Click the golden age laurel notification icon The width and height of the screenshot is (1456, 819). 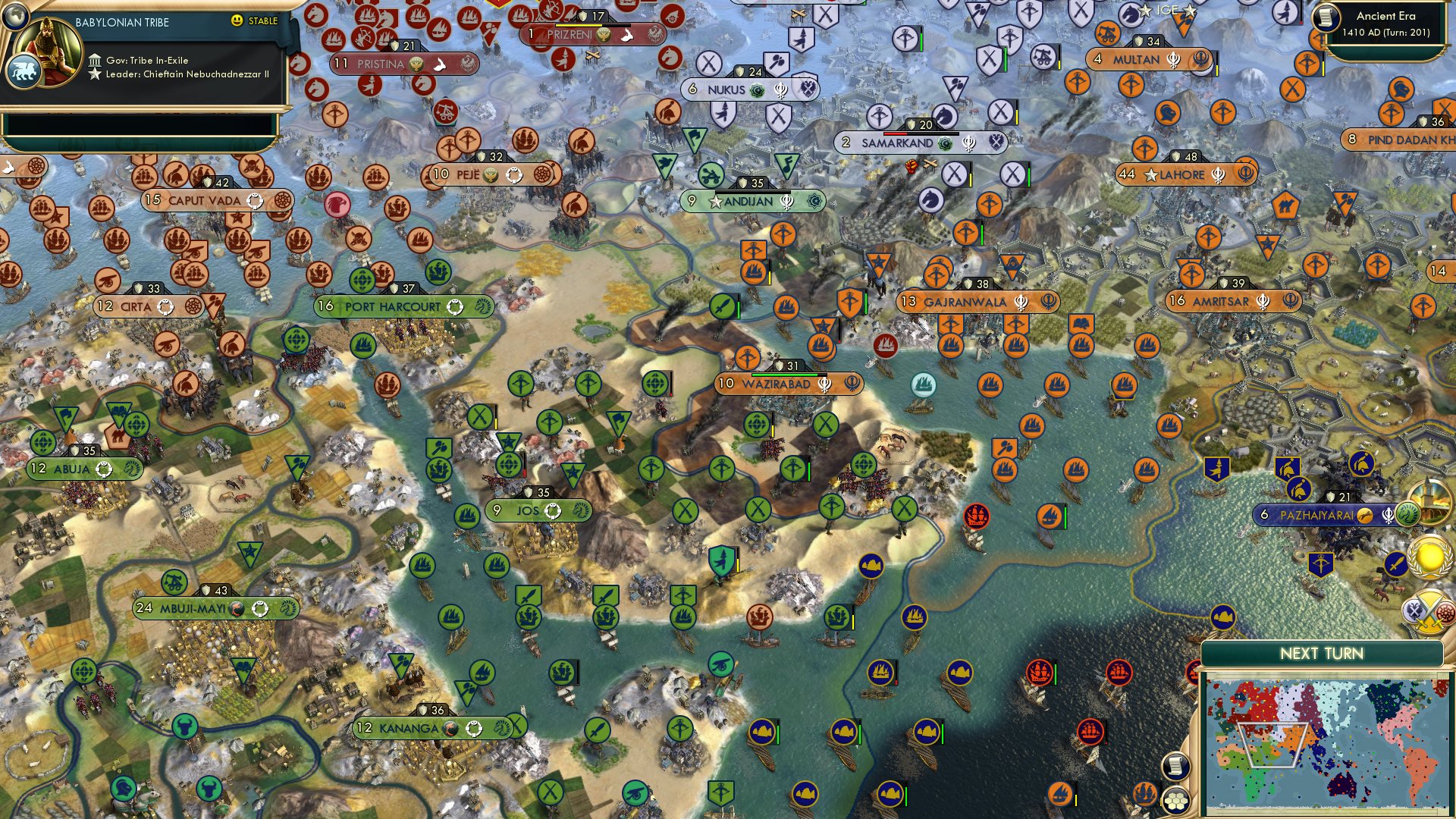(1428, 556)
